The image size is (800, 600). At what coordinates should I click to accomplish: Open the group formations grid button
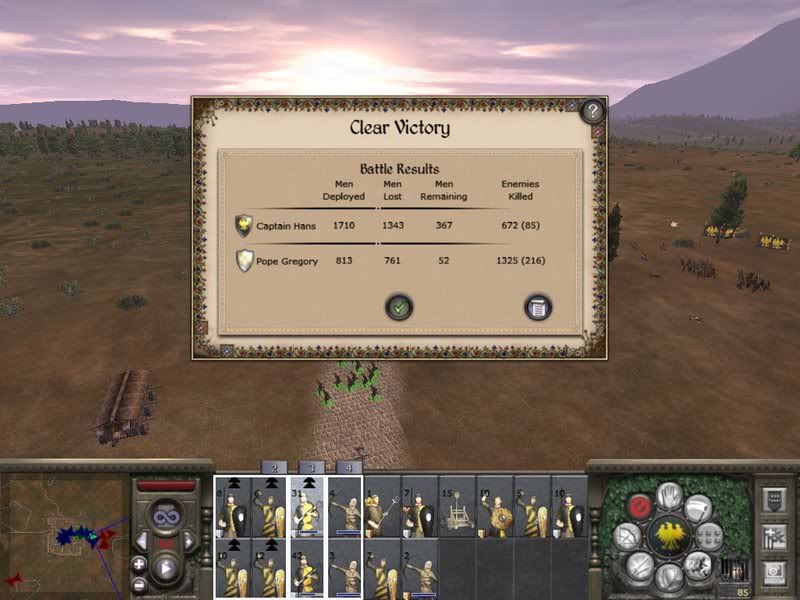(709, 536)
